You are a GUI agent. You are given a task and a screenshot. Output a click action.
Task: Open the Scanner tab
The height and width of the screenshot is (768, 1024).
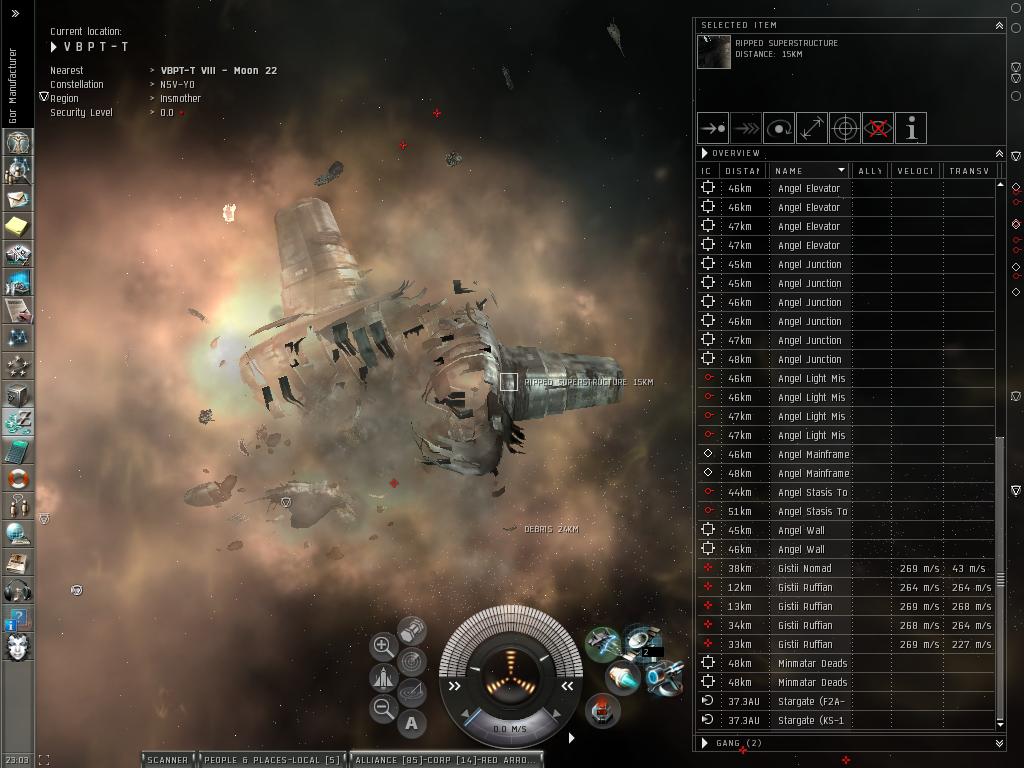pos(167,760)
